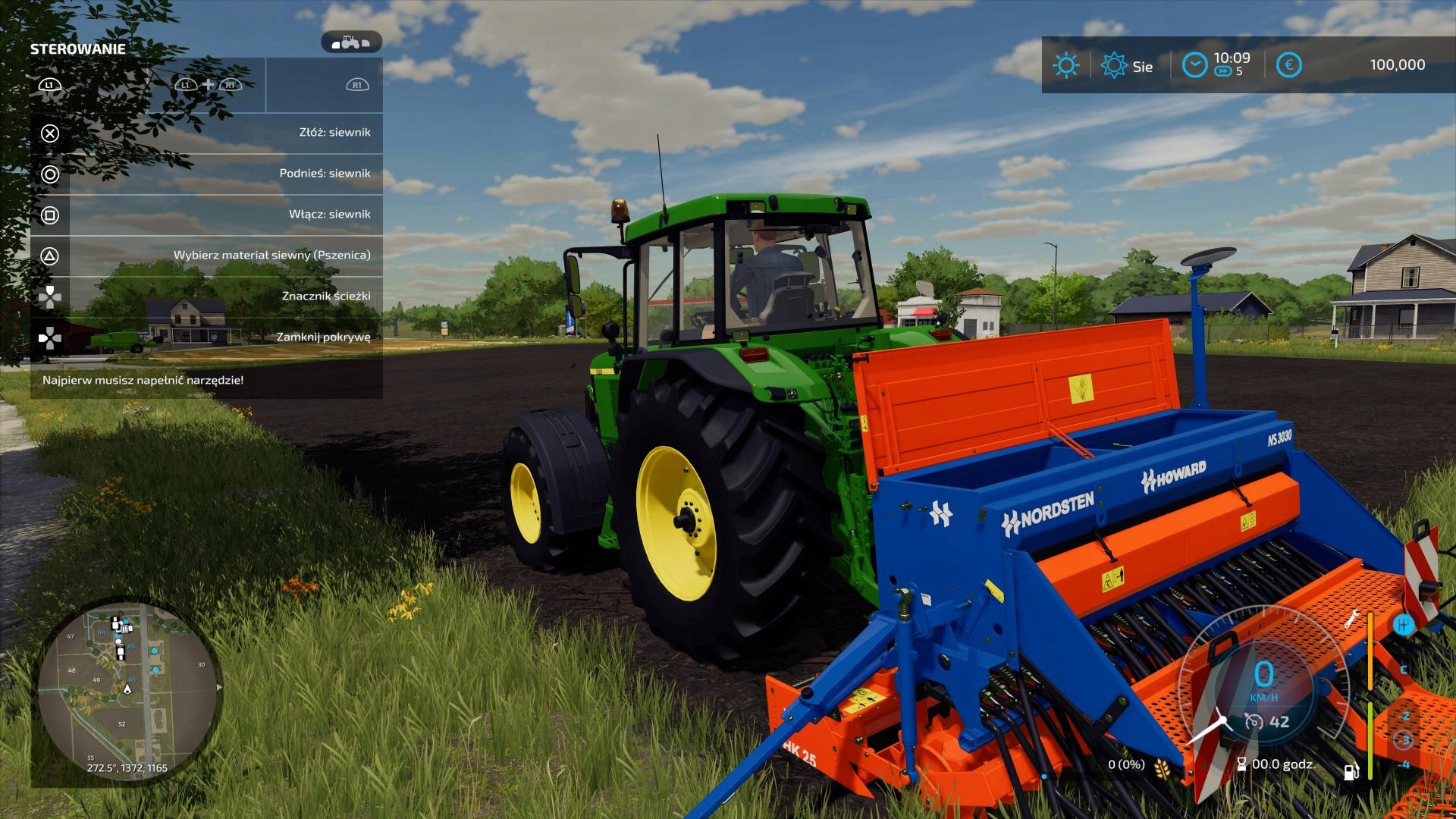Show the current weather sun icon

pyautogui.click(x=1065, y=65)
